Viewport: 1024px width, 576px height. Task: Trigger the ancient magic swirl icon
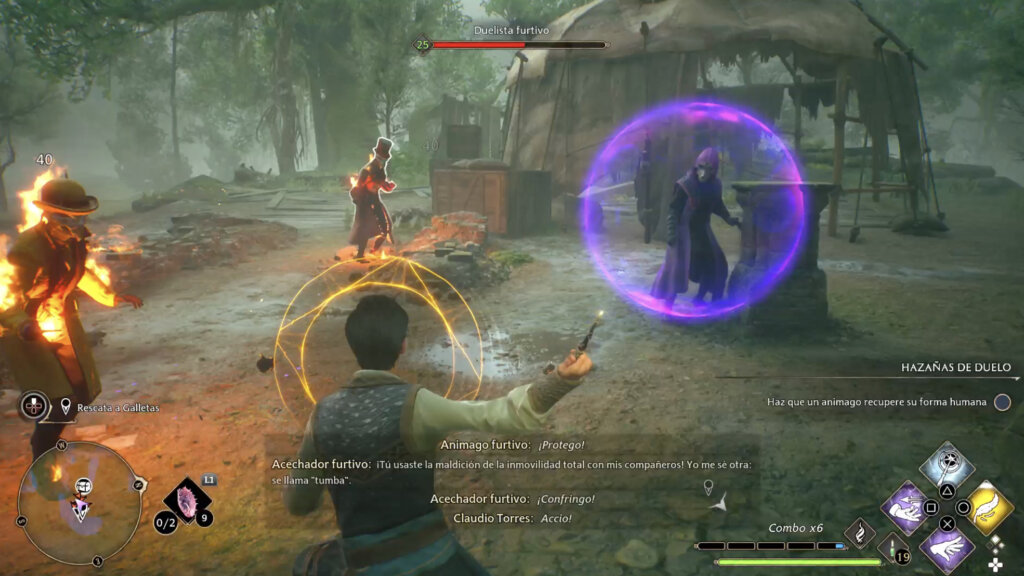pyautogui.click(x=860, y=533)
